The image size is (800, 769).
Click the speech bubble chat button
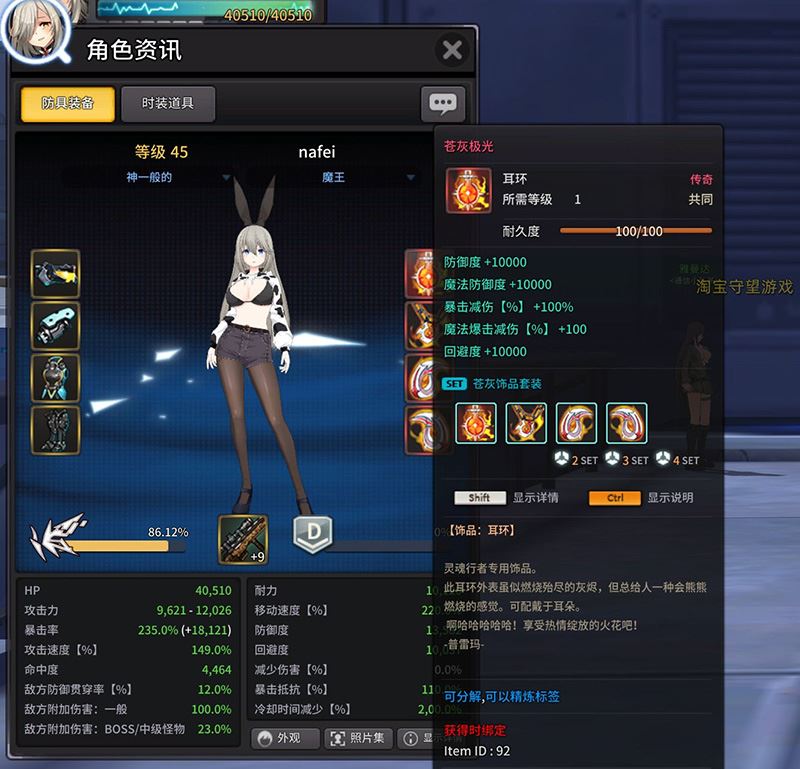pyautogui.click(x=442, y=103)
